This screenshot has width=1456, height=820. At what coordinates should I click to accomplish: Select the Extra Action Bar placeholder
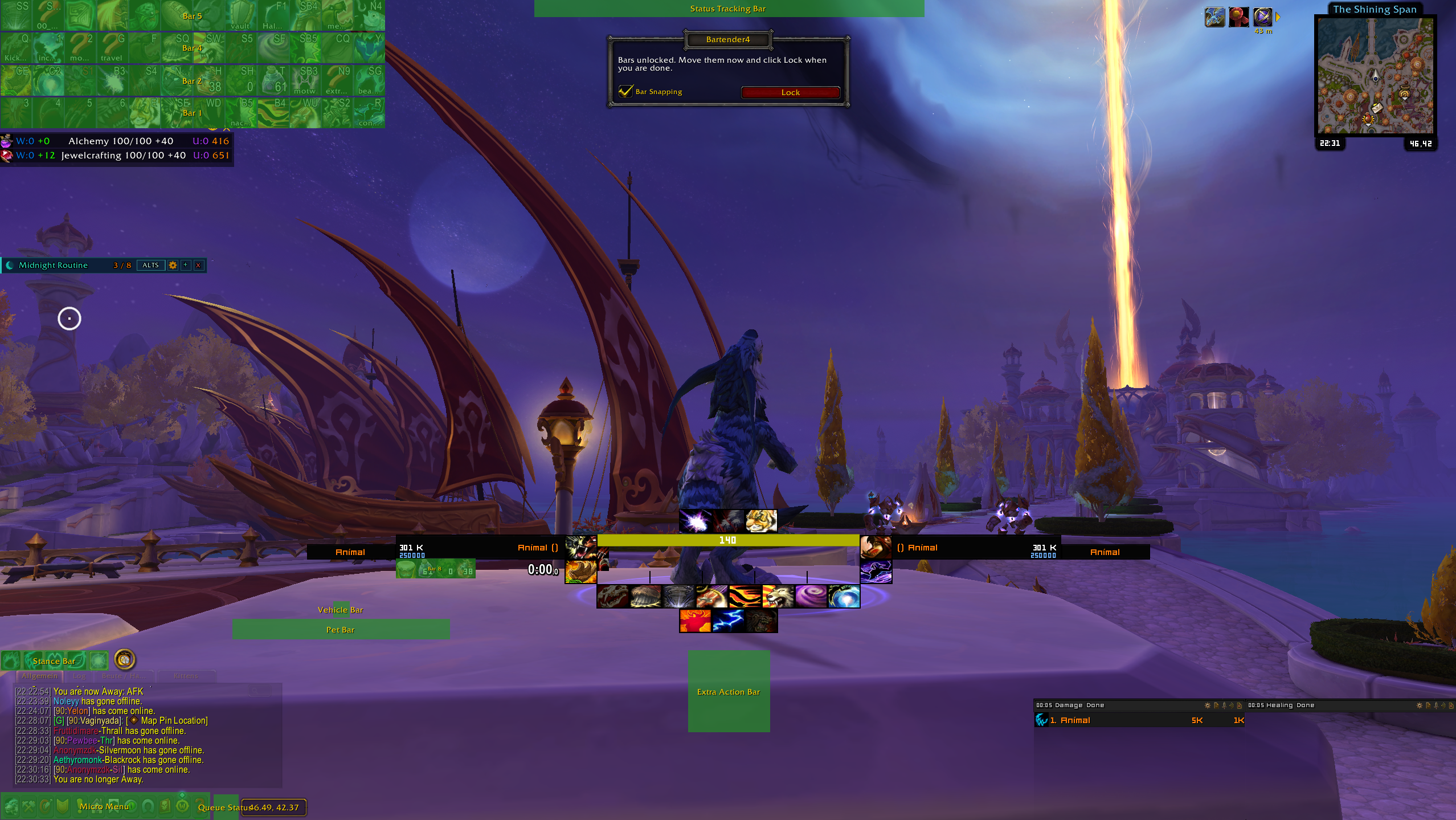729,691
